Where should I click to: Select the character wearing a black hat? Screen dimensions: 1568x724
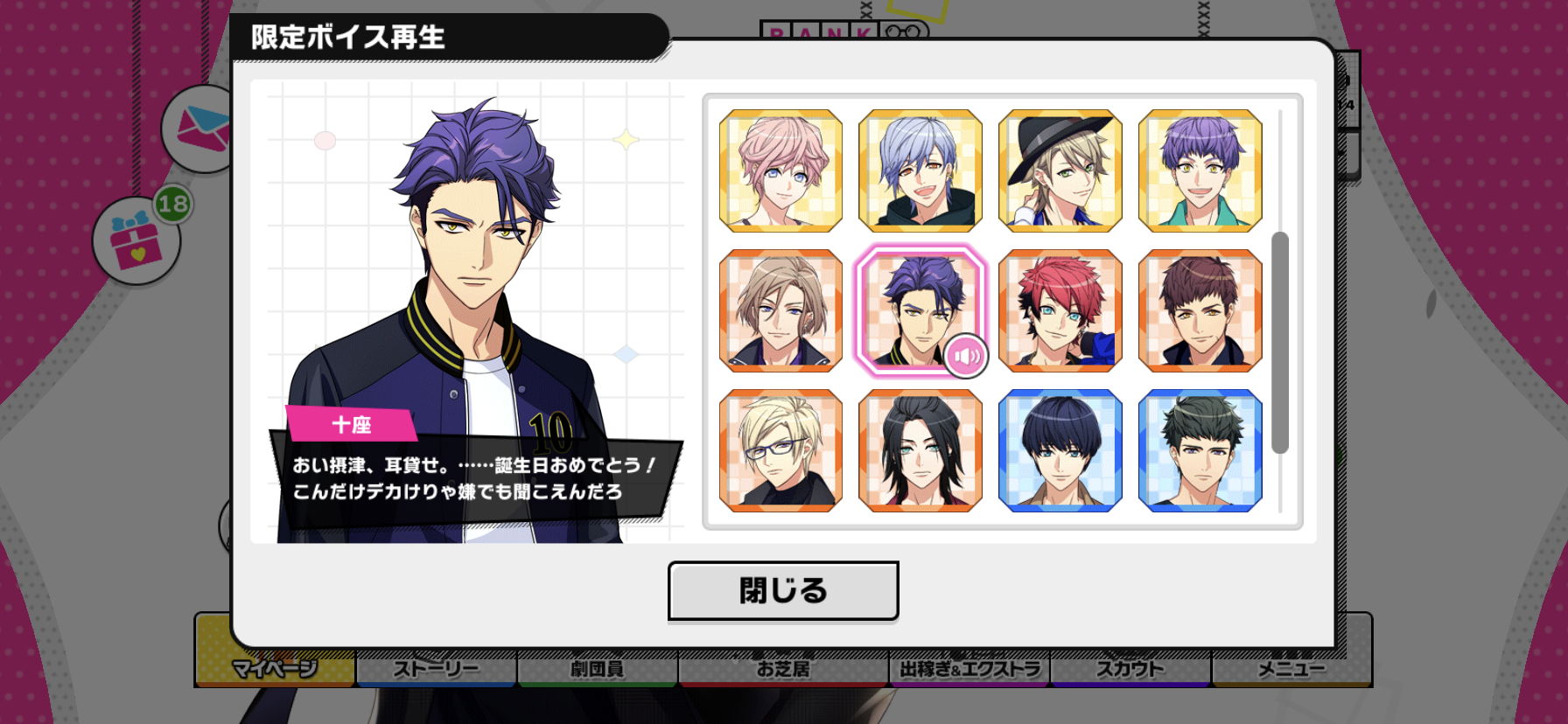[1060, 171]
